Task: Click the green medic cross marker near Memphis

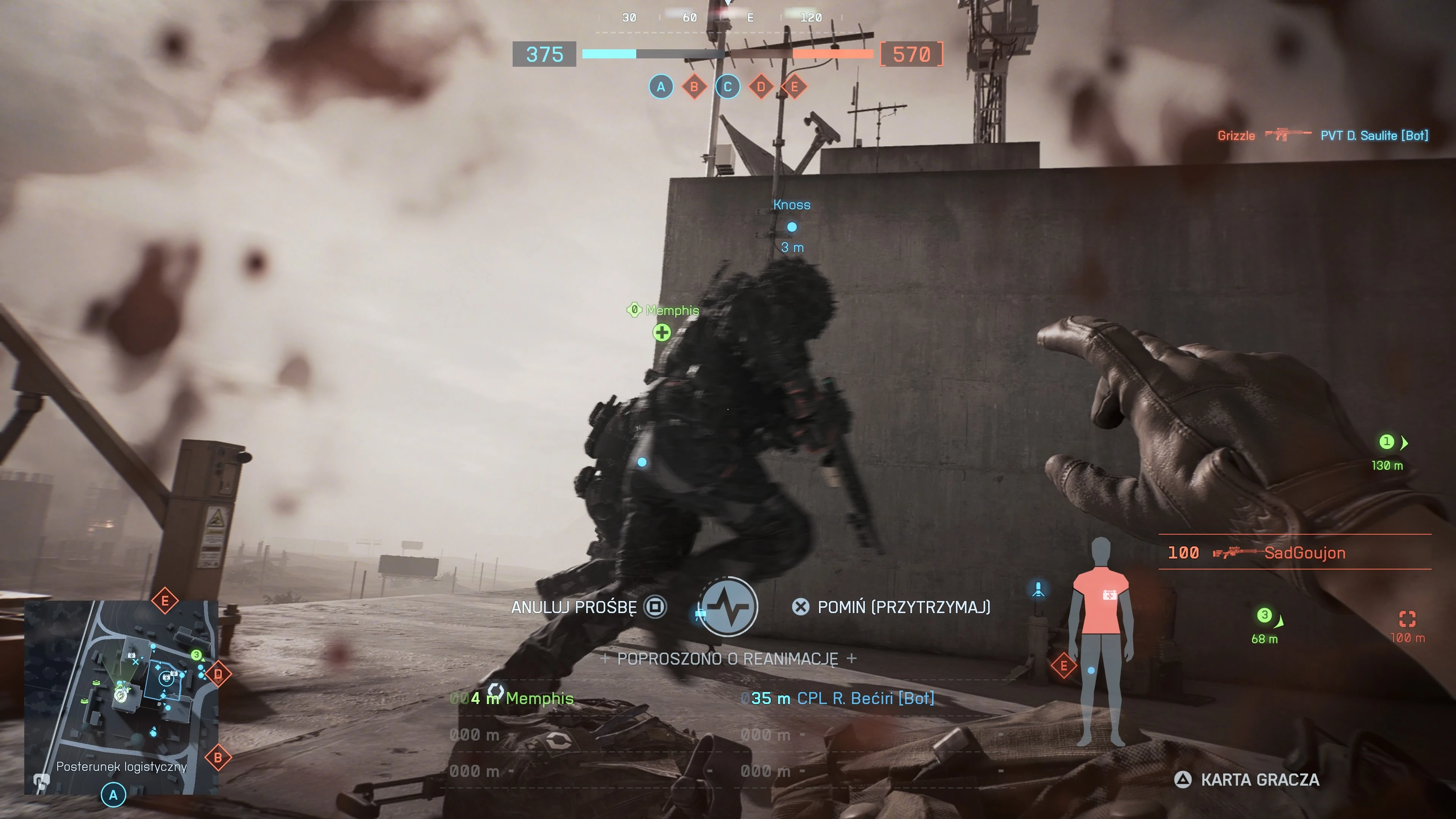Action: pyautogui.click(x=662, y=333)
